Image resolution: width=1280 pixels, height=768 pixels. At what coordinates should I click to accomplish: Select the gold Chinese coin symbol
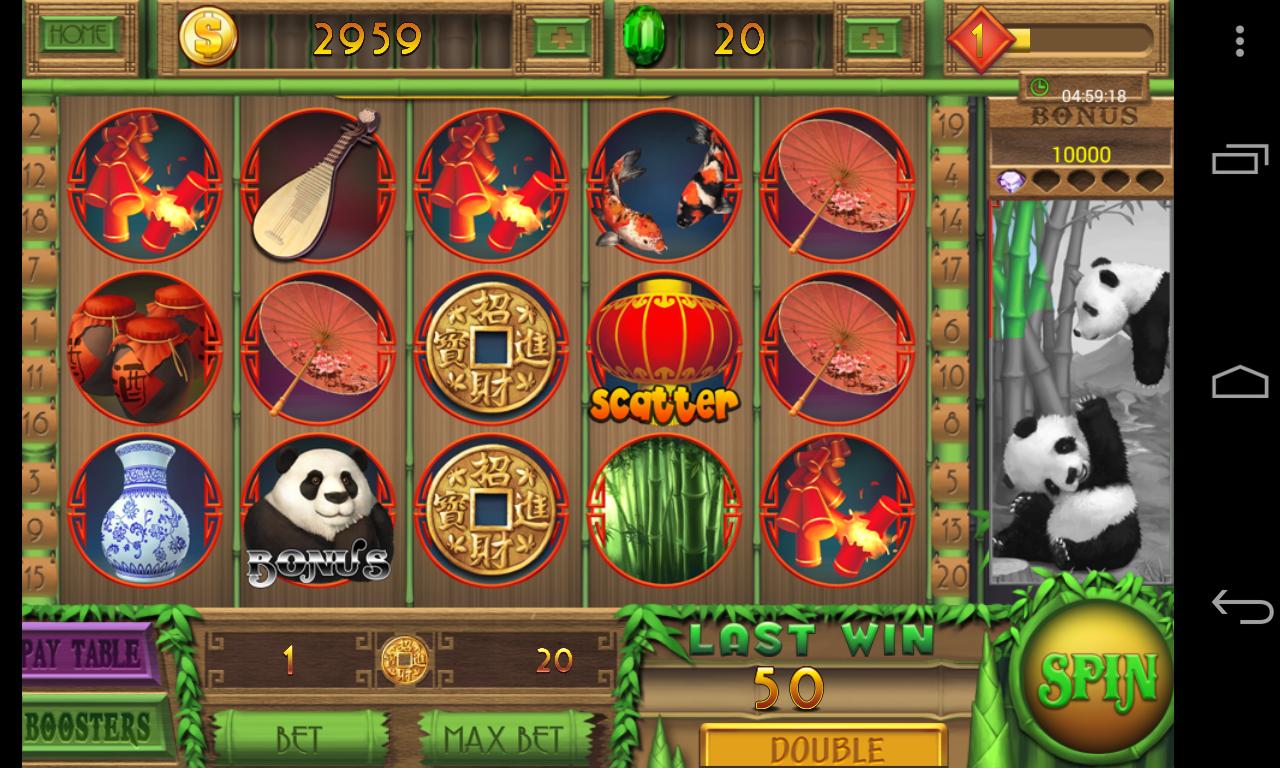[490, 350]
